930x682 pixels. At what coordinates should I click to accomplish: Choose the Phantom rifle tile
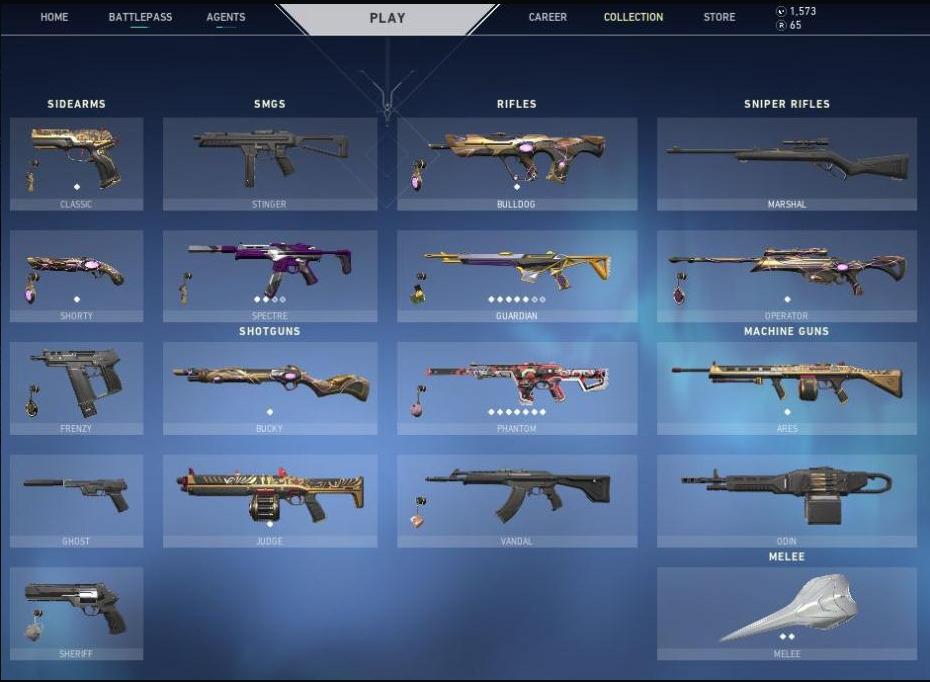click(516, 388)
